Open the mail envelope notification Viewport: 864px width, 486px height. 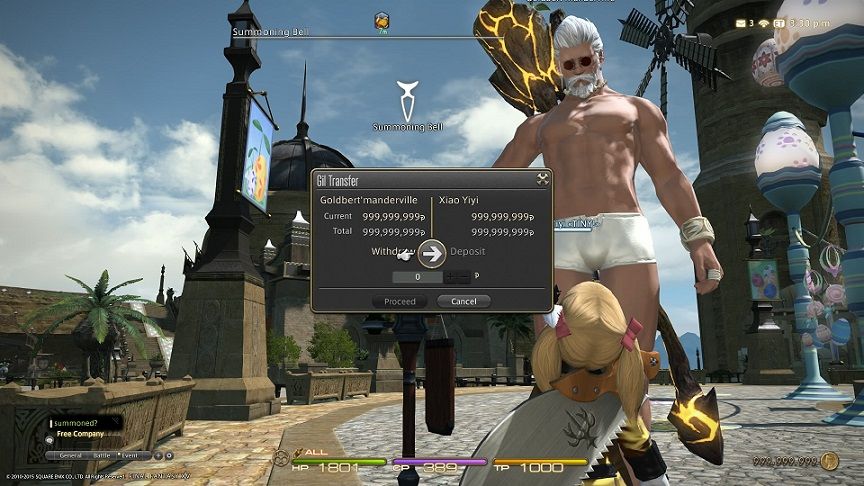pos(741,22)
